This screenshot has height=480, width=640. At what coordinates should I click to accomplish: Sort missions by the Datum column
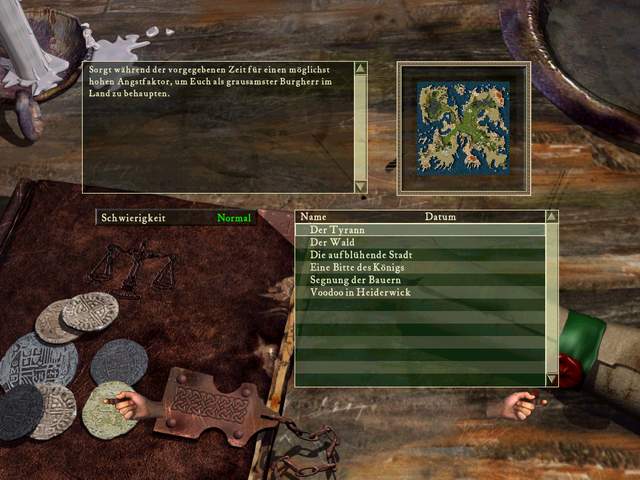point(440,216)
